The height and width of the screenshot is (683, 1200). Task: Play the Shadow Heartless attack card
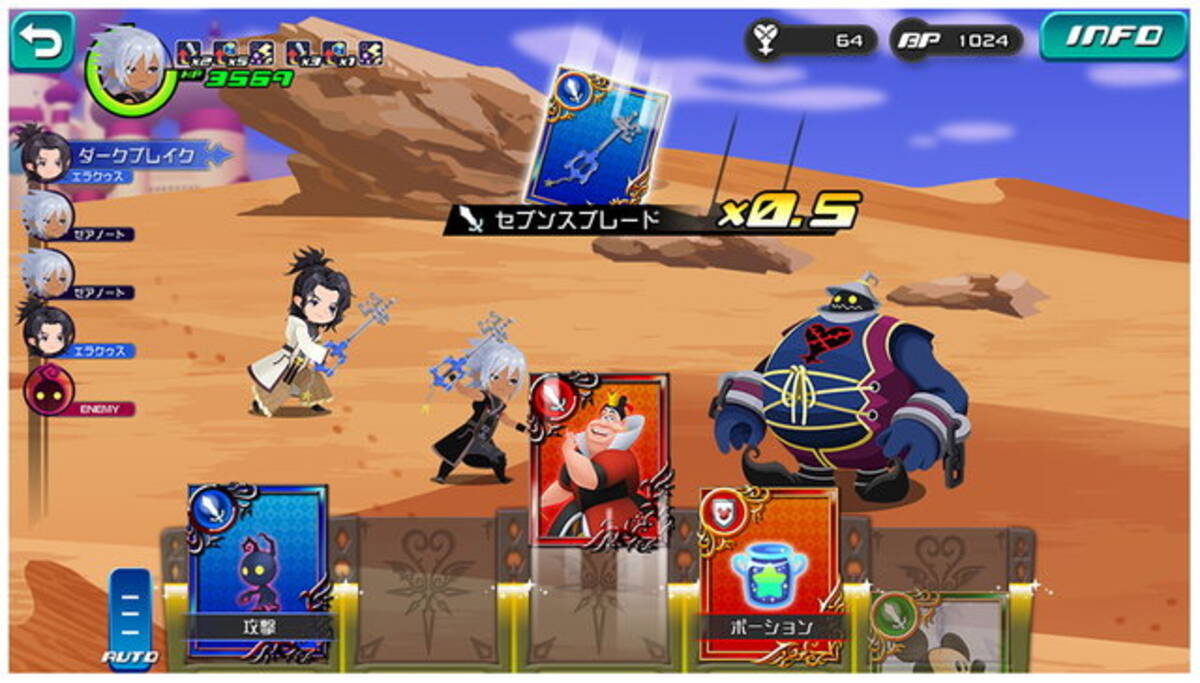point(257,570)
